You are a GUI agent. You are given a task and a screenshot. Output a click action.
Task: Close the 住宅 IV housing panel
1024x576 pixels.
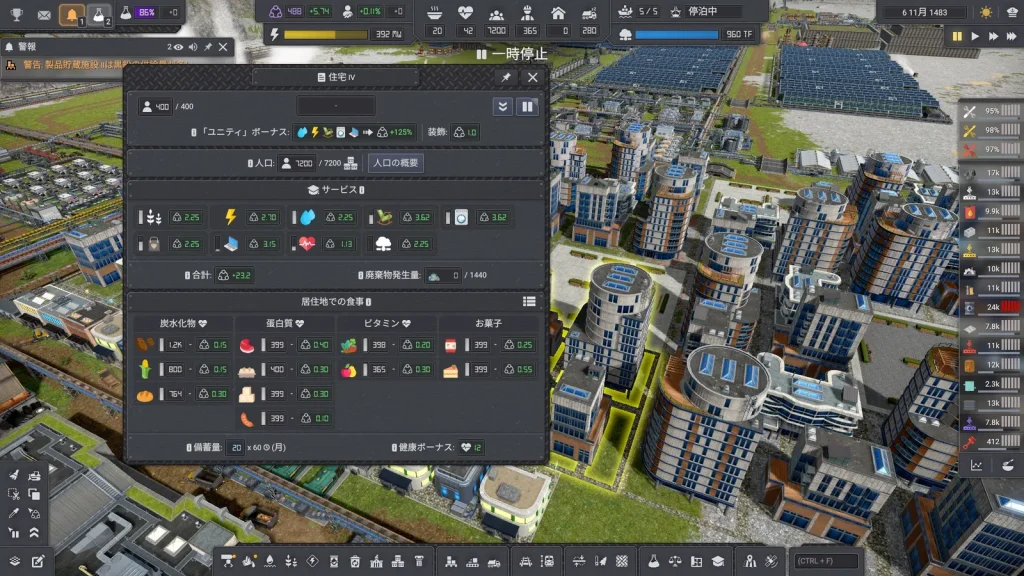tap(533, 77)
